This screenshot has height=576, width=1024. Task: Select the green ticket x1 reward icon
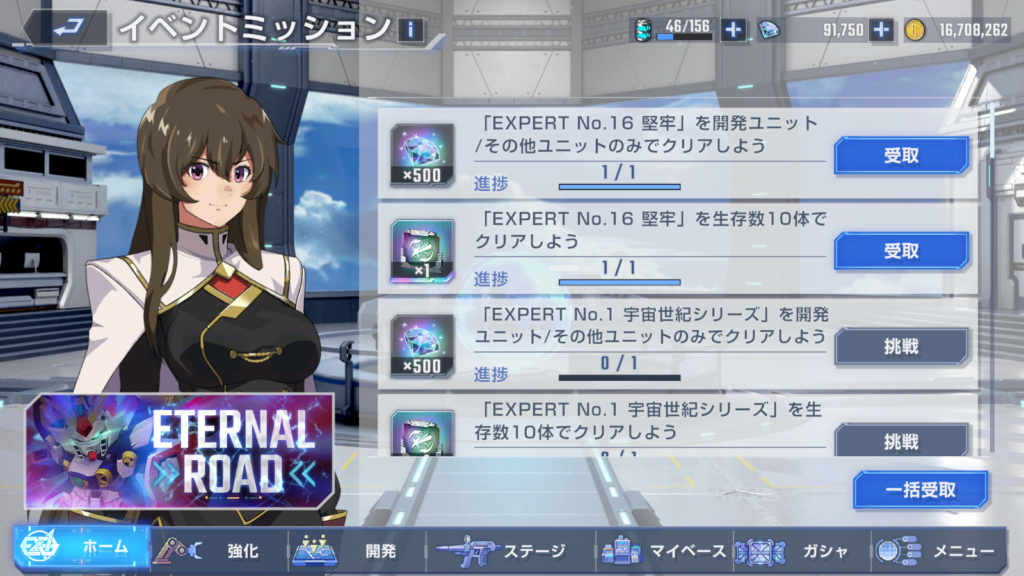point(421,251)
